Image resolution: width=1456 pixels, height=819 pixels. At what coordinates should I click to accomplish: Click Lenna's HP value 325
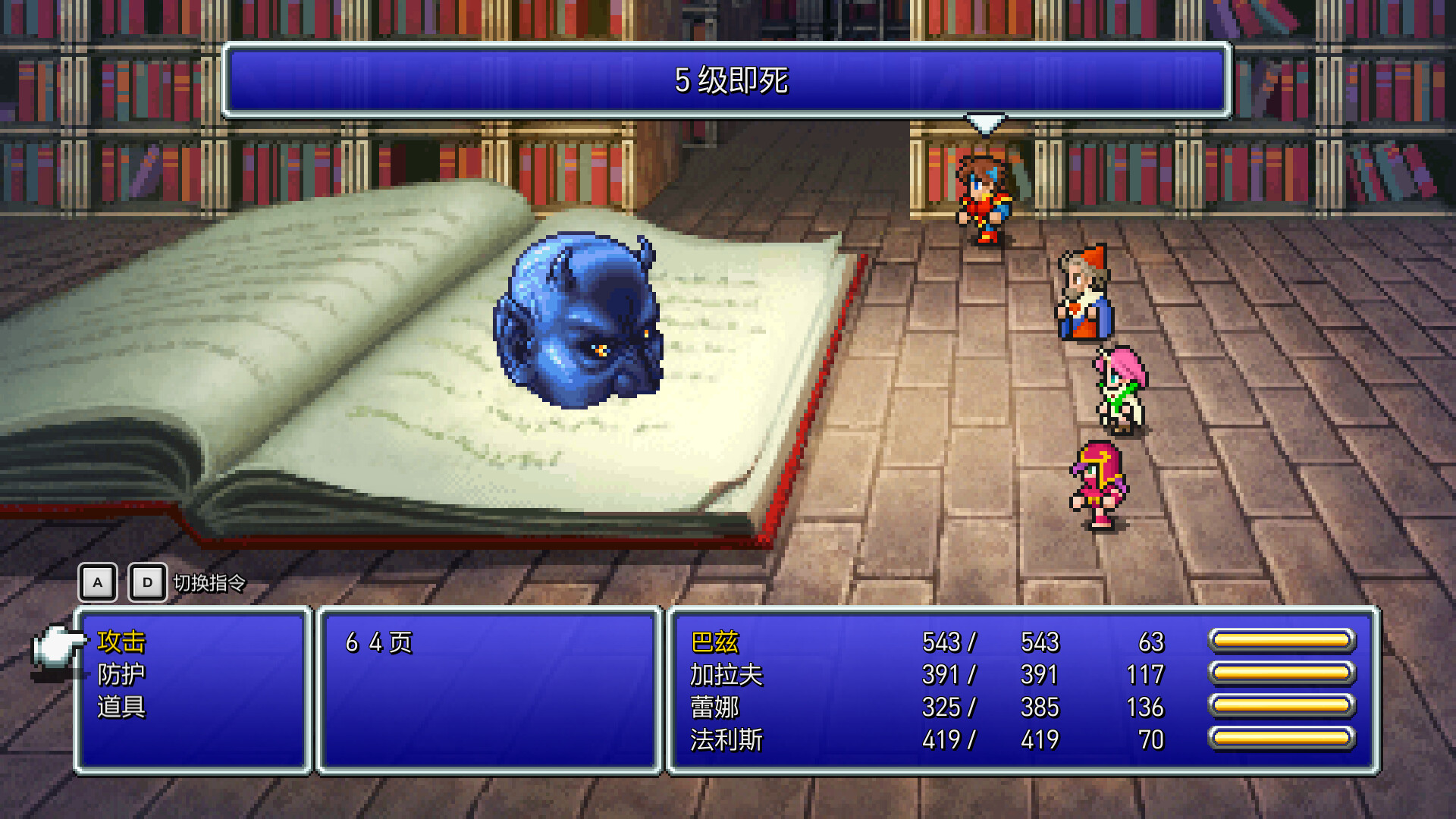pyautogui.click(x=940, y=708)
